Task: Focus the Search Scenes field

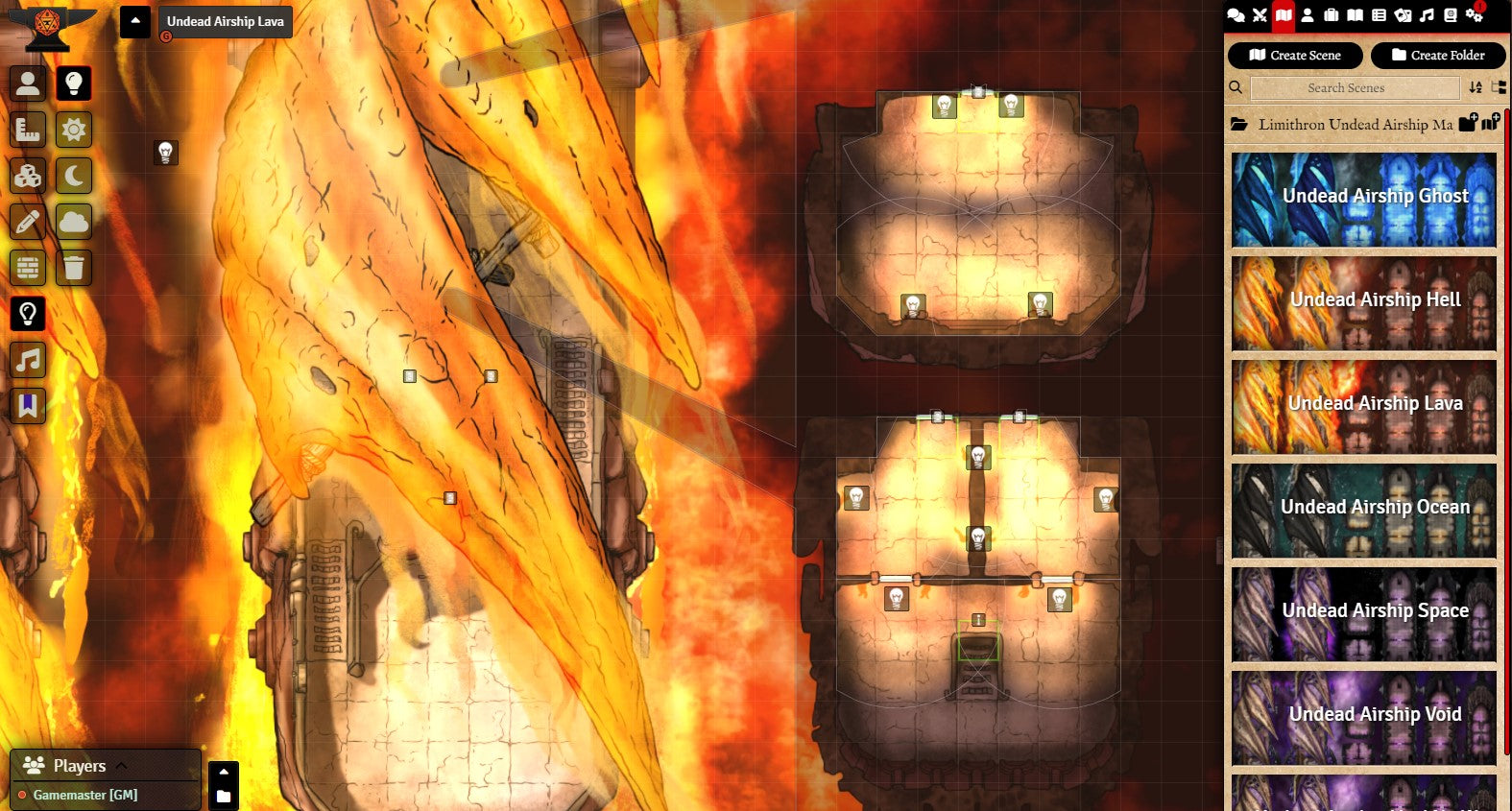Action: pos(1345,88)
